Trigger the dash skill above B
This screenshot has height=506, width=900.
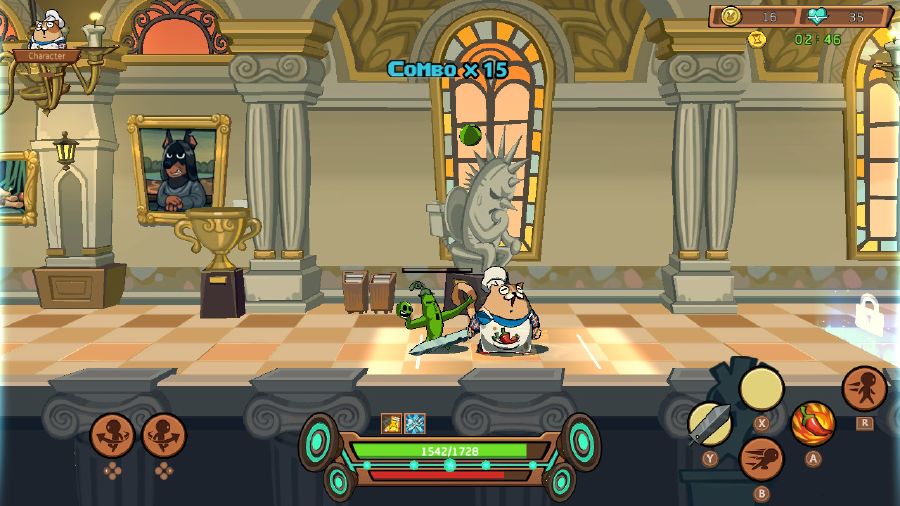point(761,459)
